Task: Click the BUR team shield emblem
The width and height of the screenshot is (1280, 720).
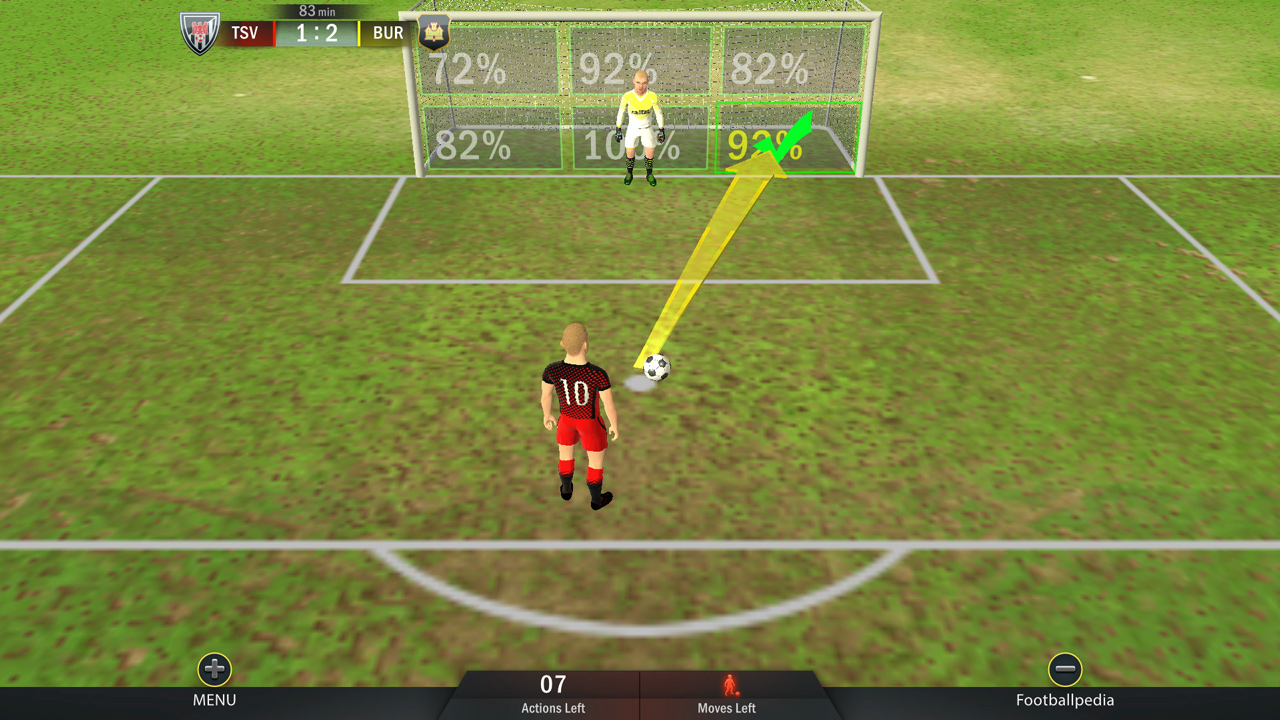Action: [434, 31]
